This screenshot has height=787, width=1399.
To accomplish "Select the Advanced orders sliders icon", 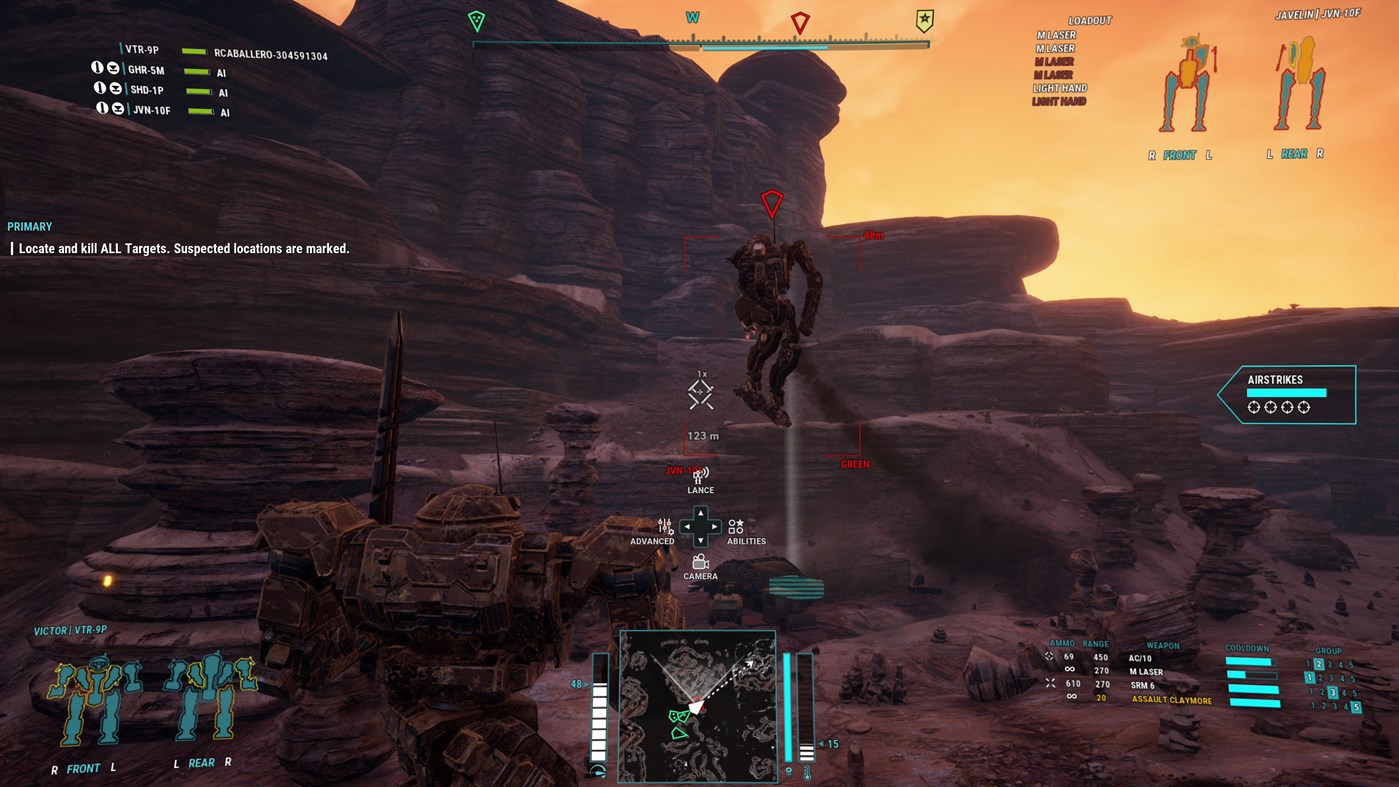I will coord(663,528).
